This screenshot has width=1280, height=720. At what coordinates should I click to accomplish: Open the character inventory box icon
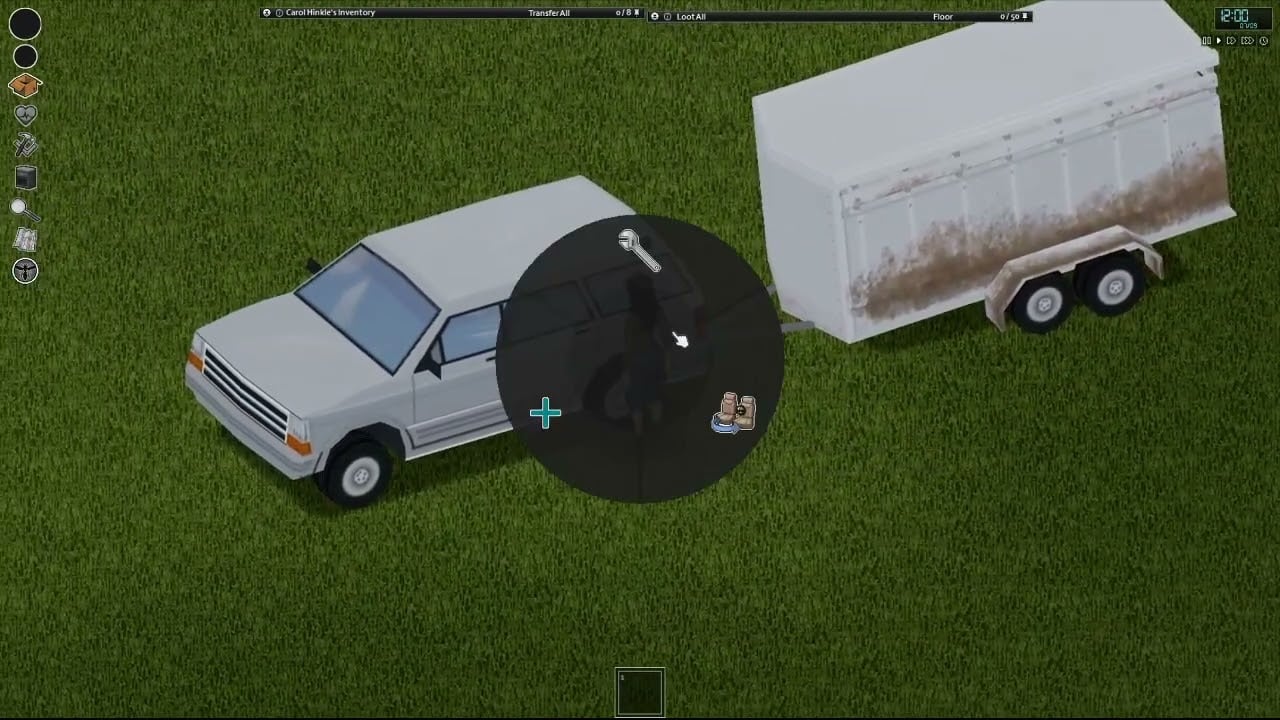click(x=24, y=87)
